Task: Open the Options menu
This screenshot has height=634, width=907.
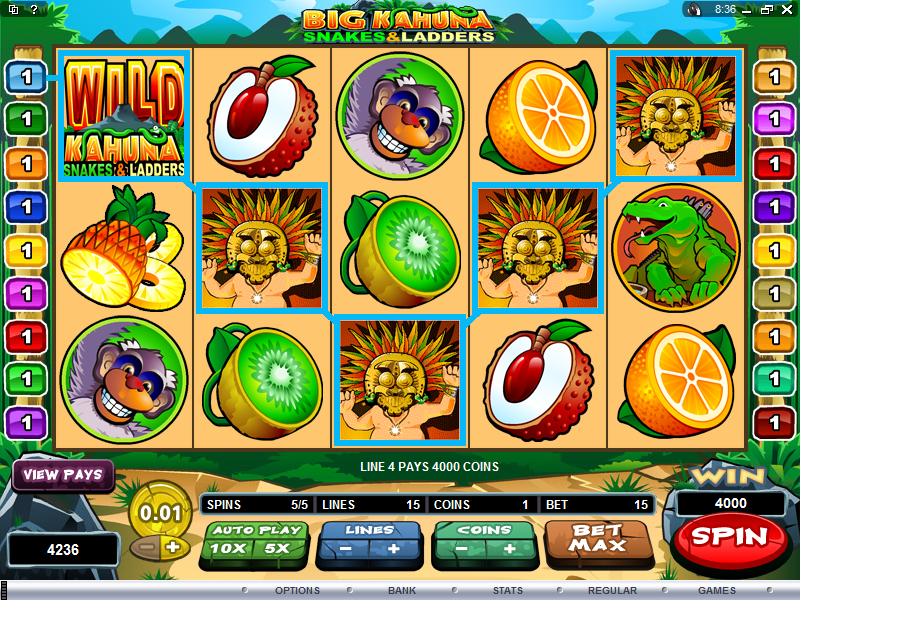Action: (x=297, y=590)
